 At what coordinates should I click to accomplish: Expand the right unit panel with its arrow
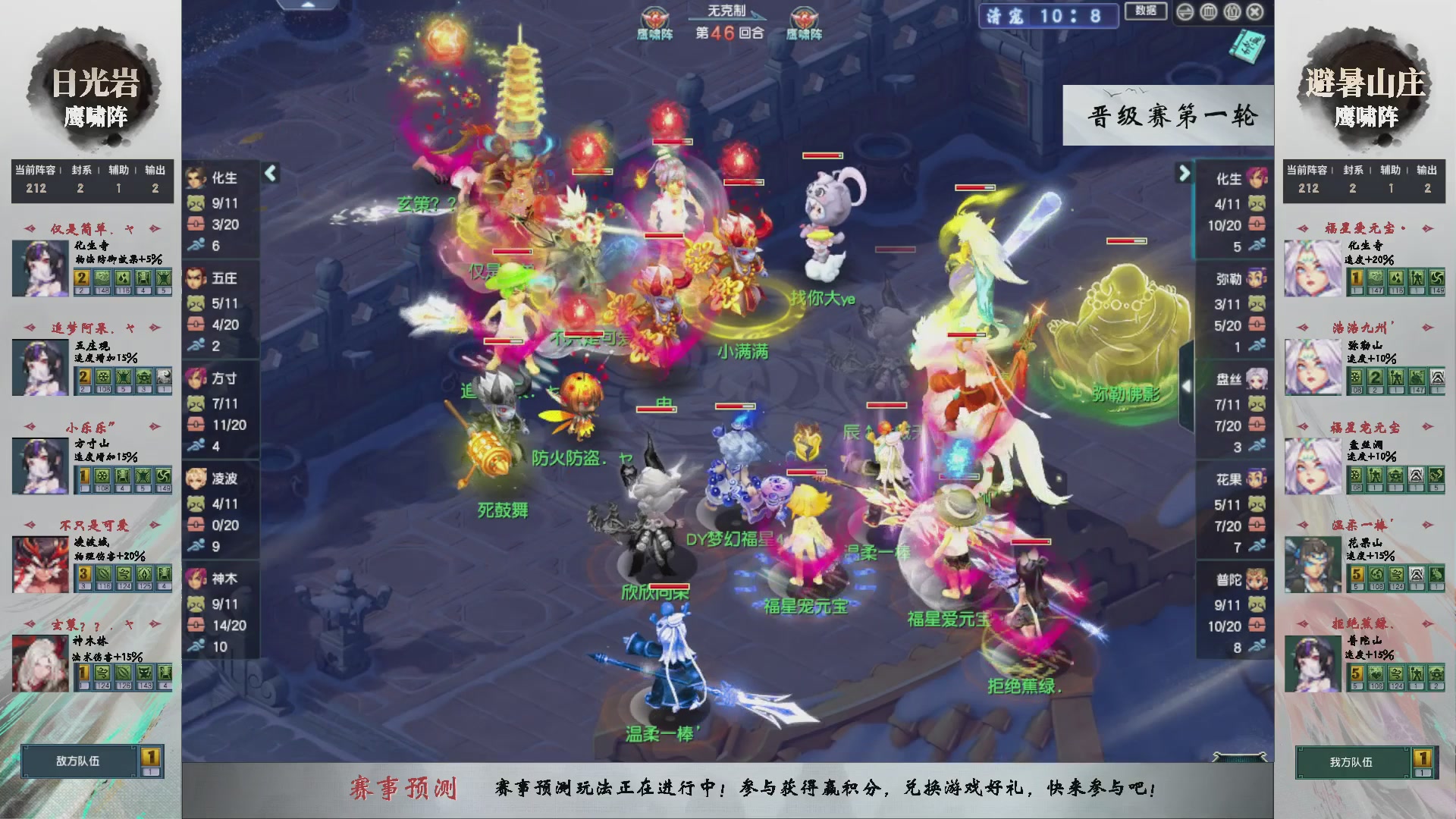coord(1183,173)
